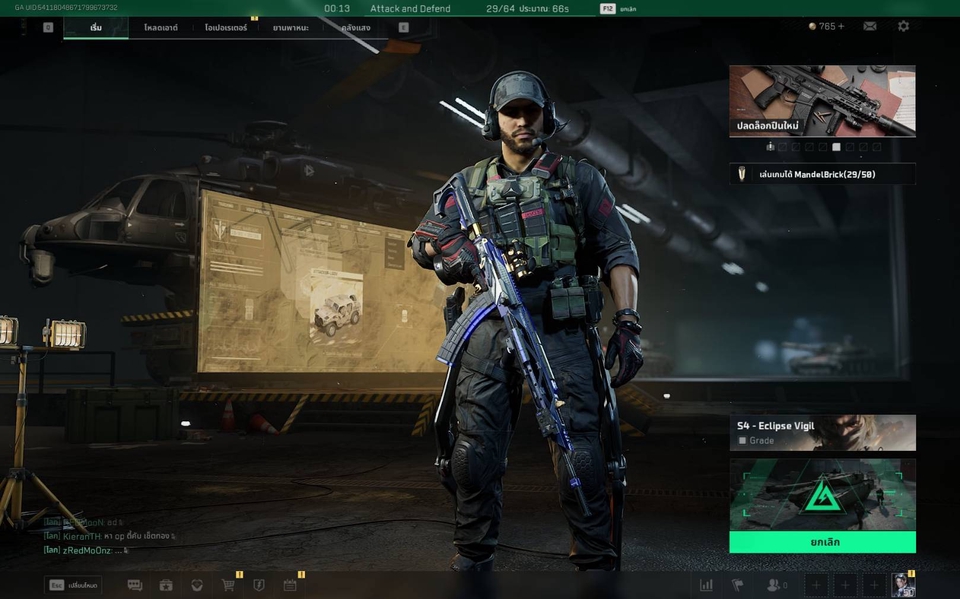Open settings via the gear icon
The height and width of the screenshot is (599, 960).
coord(903,26)
